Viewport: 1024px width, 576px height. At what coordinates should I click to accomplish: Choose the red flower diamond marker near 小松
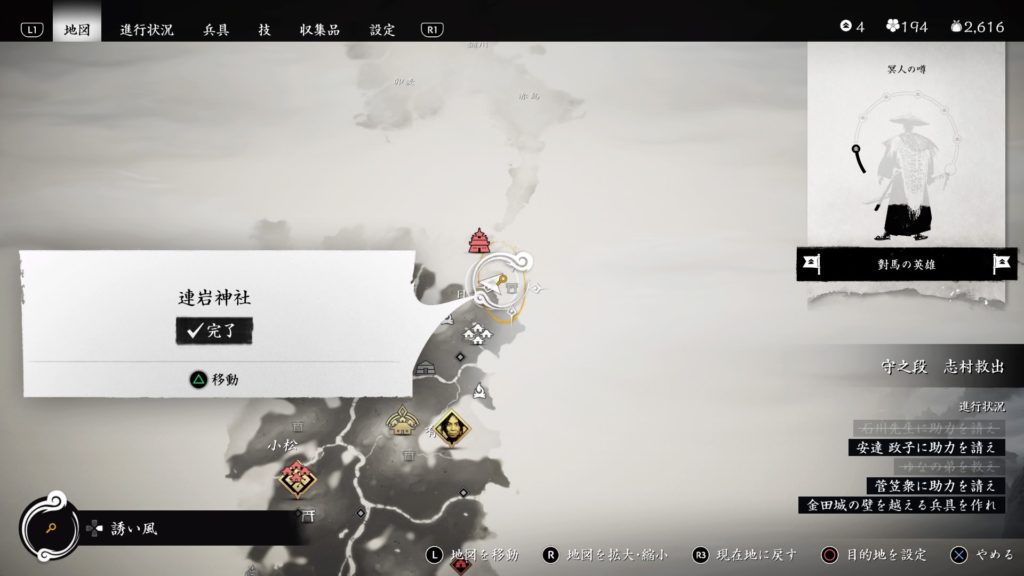(x=297, y=479)
